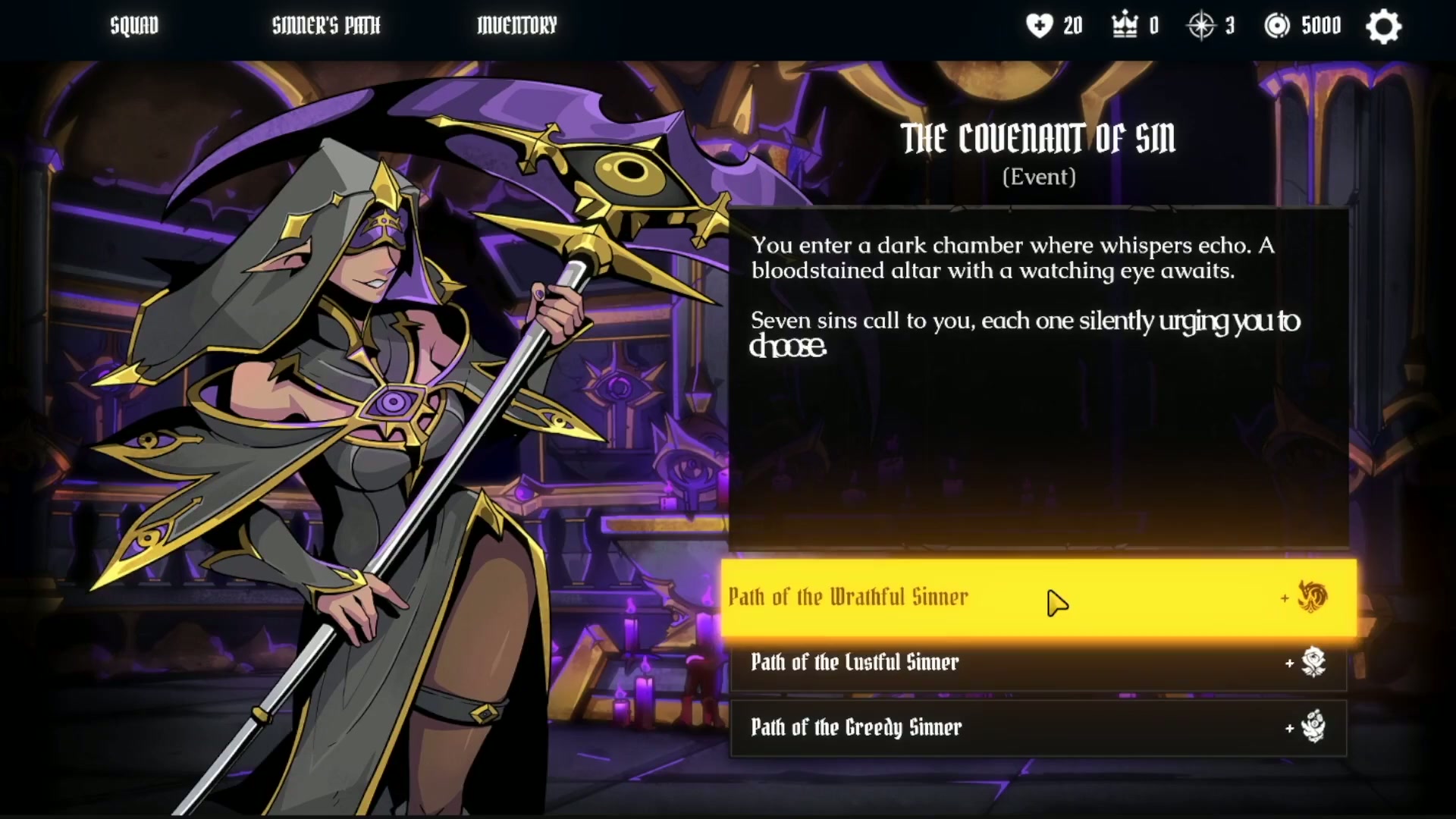This screenshot has height=819, width=1456.
Task: Click the currency icon beside 5000
Action: [1279, 25]
